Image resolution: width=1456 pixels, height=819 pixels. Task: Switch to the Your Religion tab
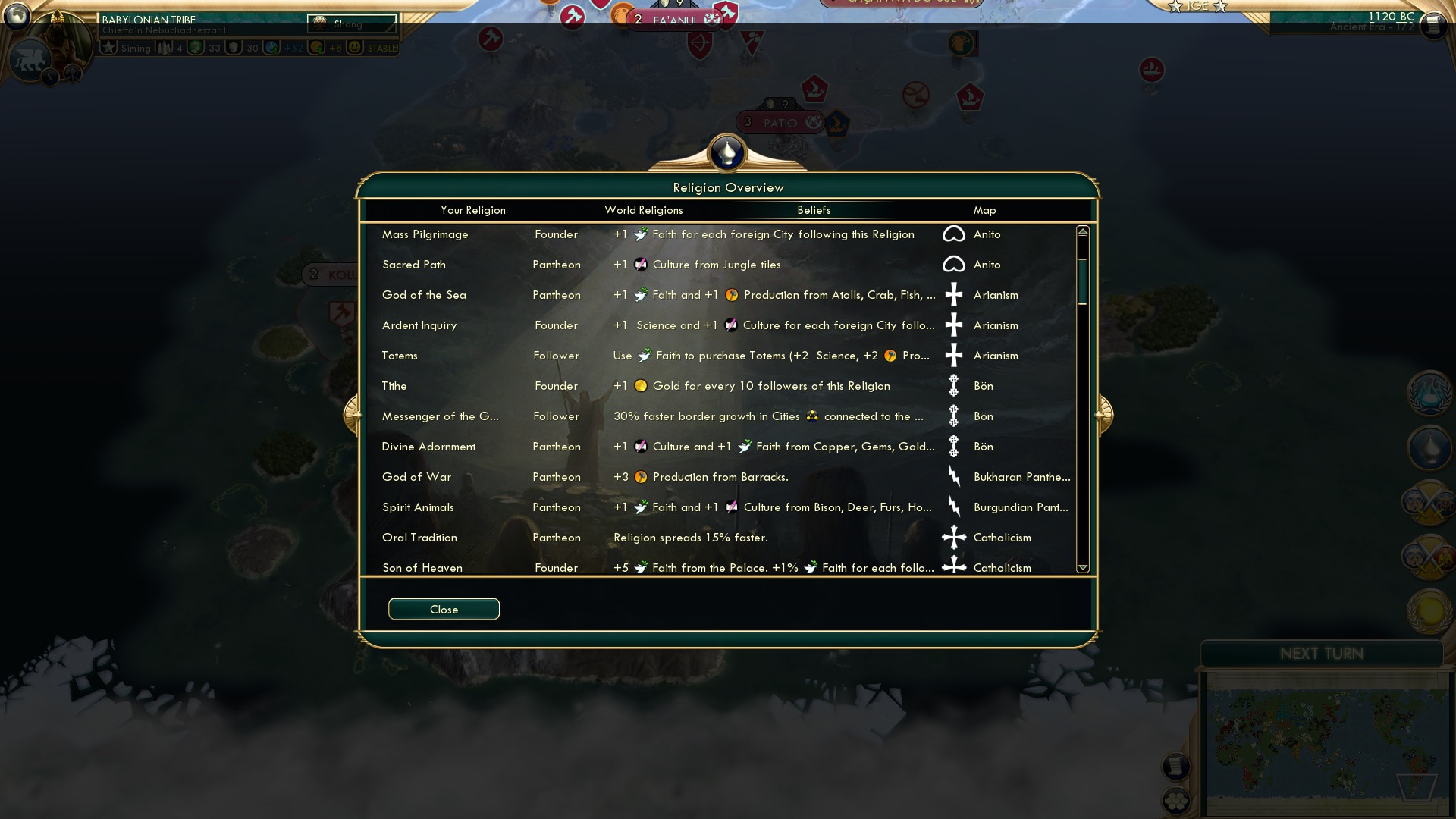click(473, 210)
